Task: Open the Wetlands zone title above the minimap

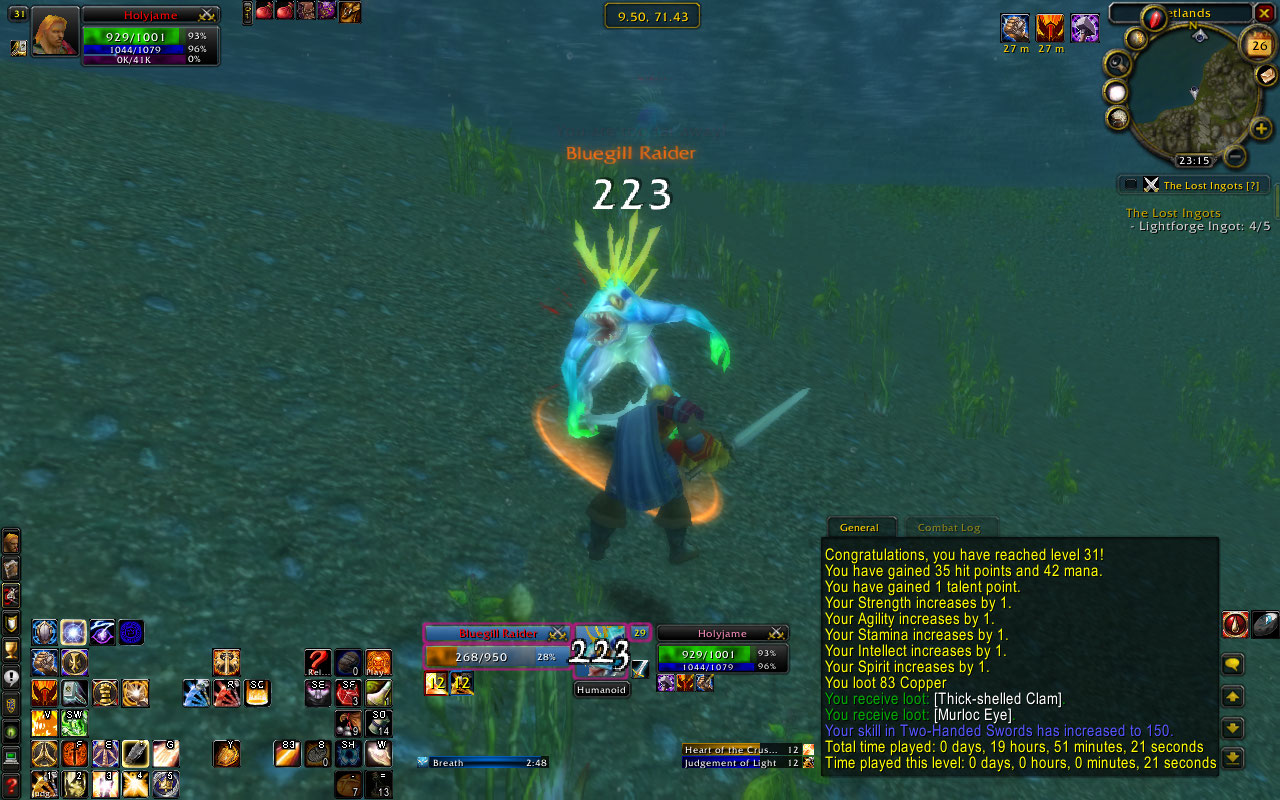Action: [x=1190, y=13]
